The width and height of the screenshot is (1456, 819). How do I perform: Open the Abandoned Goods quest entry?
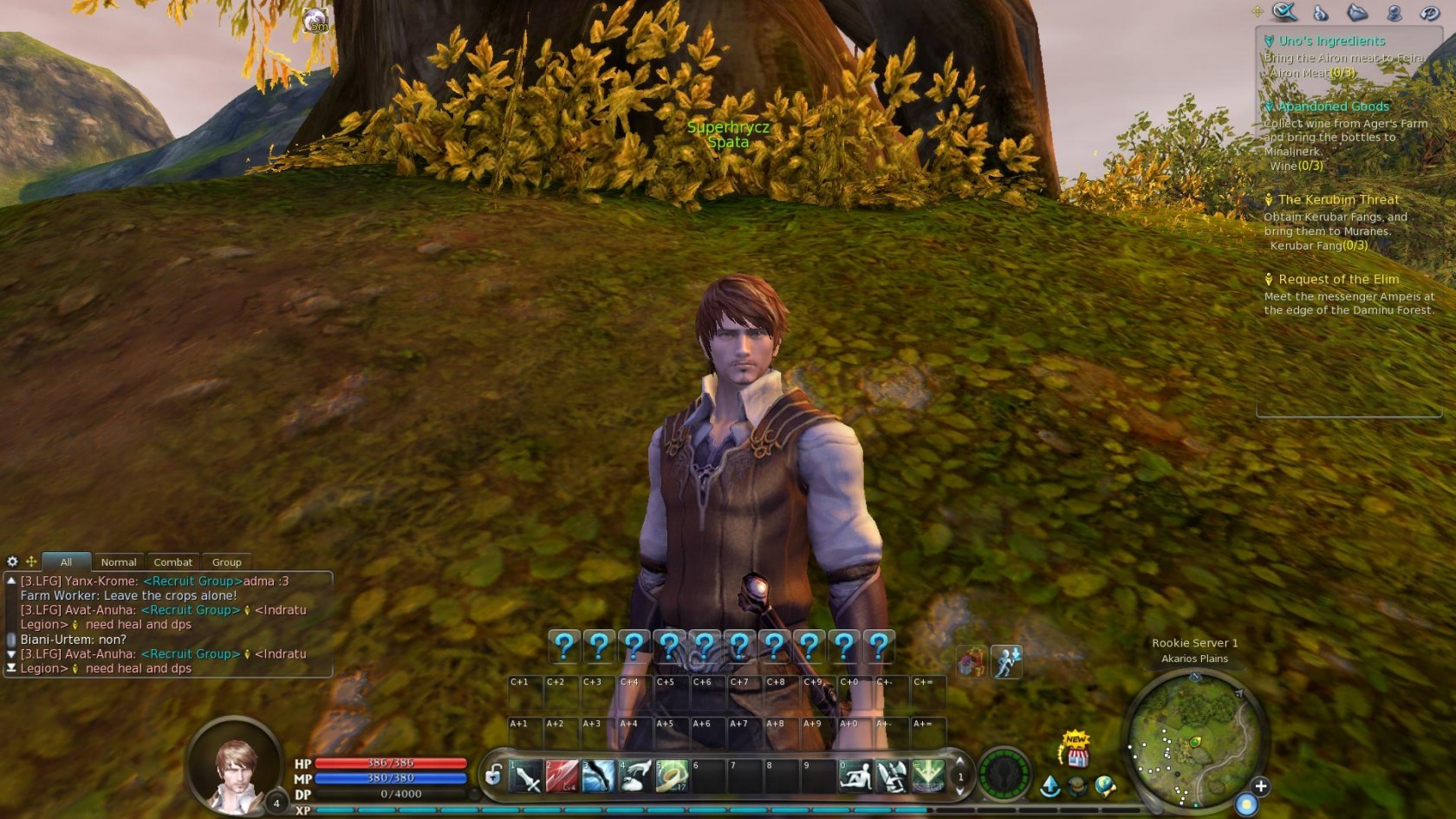pos(1333,107)
